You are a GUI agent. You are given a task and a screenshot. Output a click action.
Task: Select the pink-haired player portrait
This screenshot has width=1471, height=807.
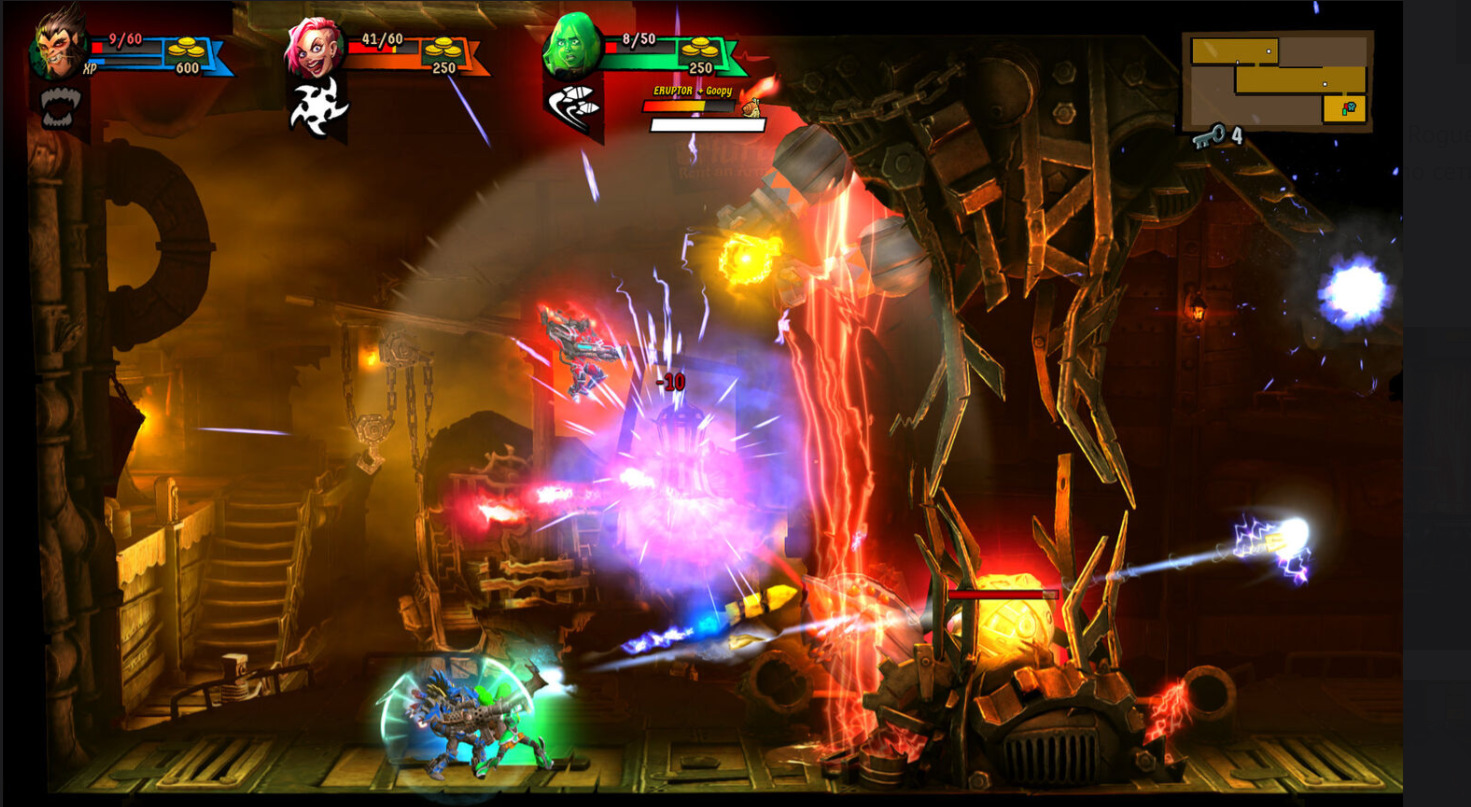(x=314, y=48)
